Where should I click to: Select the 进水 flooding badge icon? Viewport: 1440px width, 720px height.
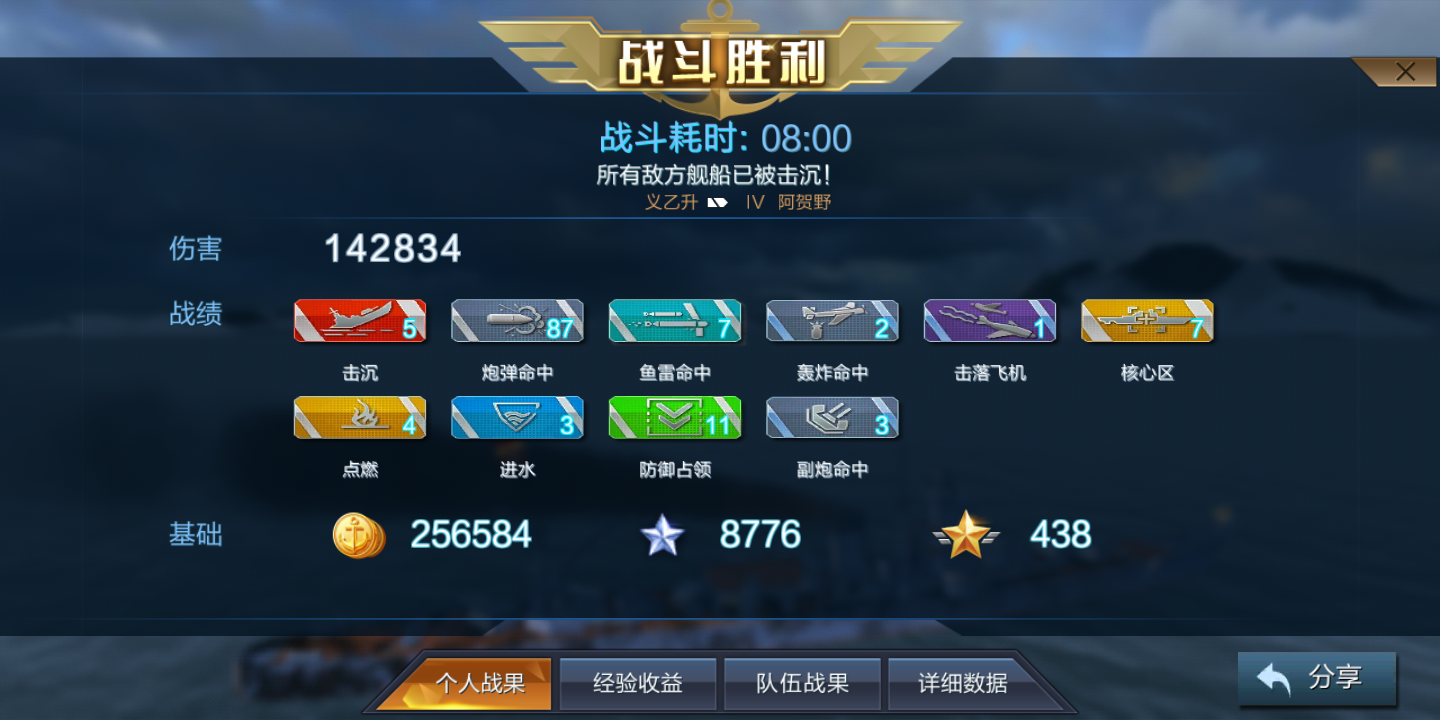point(517,417)
